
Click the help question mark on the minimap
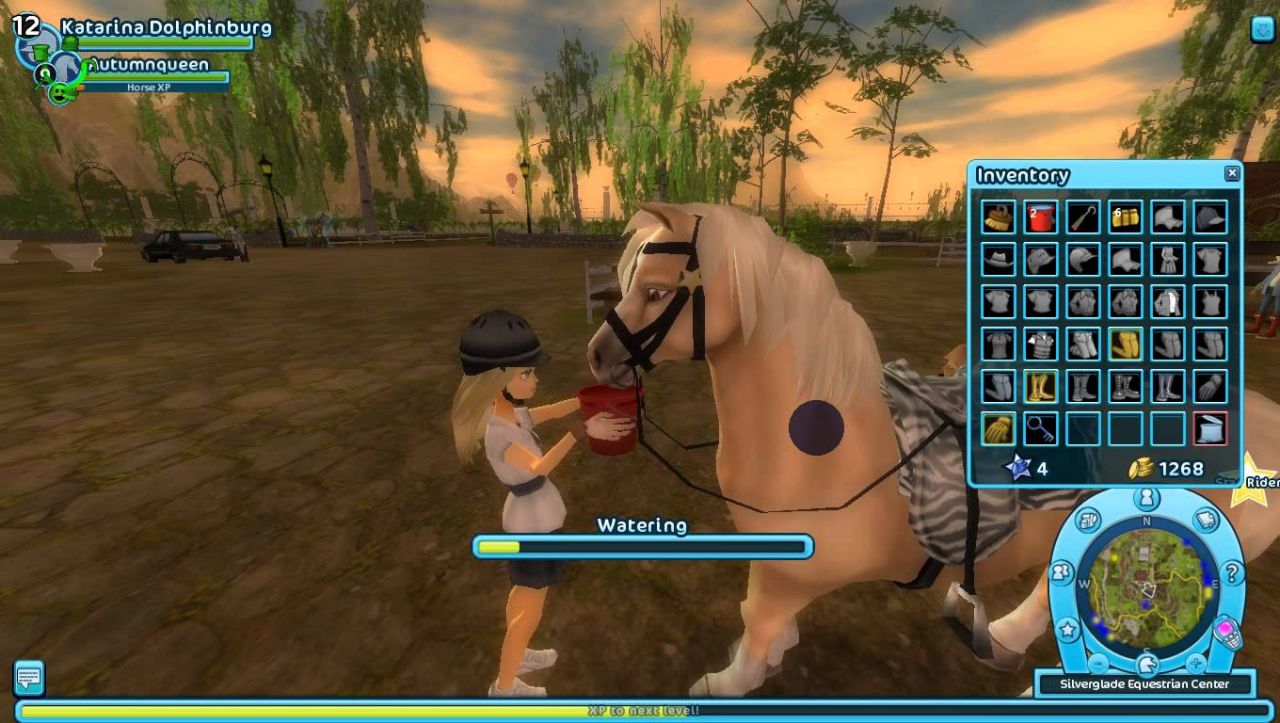[x=1231, y=573]
